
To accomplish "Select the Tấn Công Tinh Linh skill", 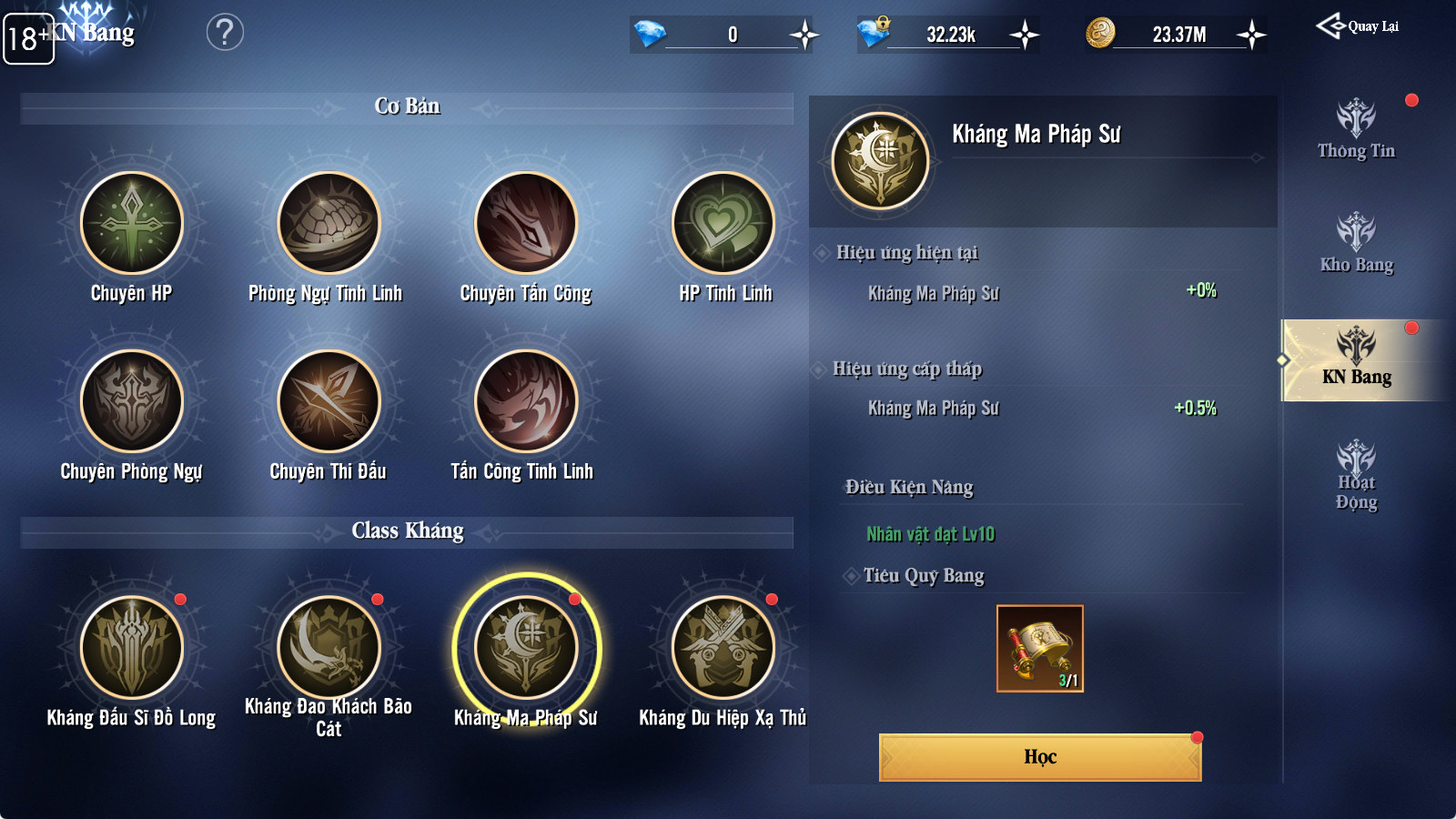I will (526, 401).
